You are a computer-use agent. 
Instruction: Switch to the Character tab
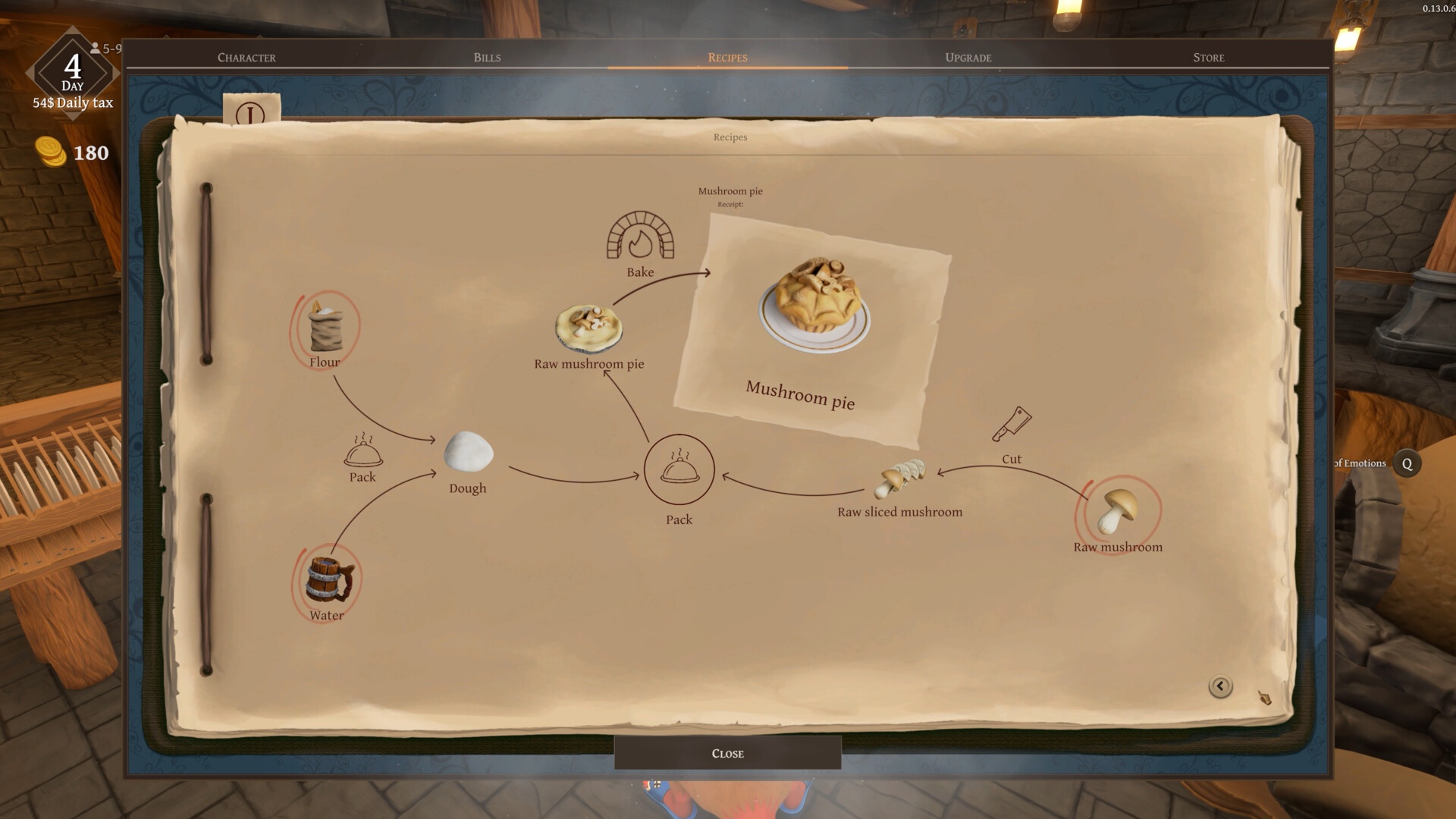(246, 58)
